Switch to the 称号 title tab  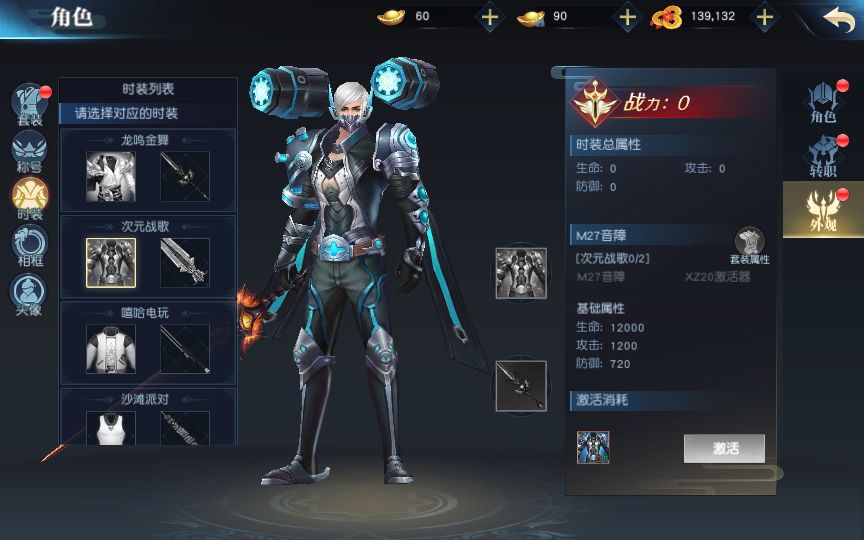click(29, 151)
